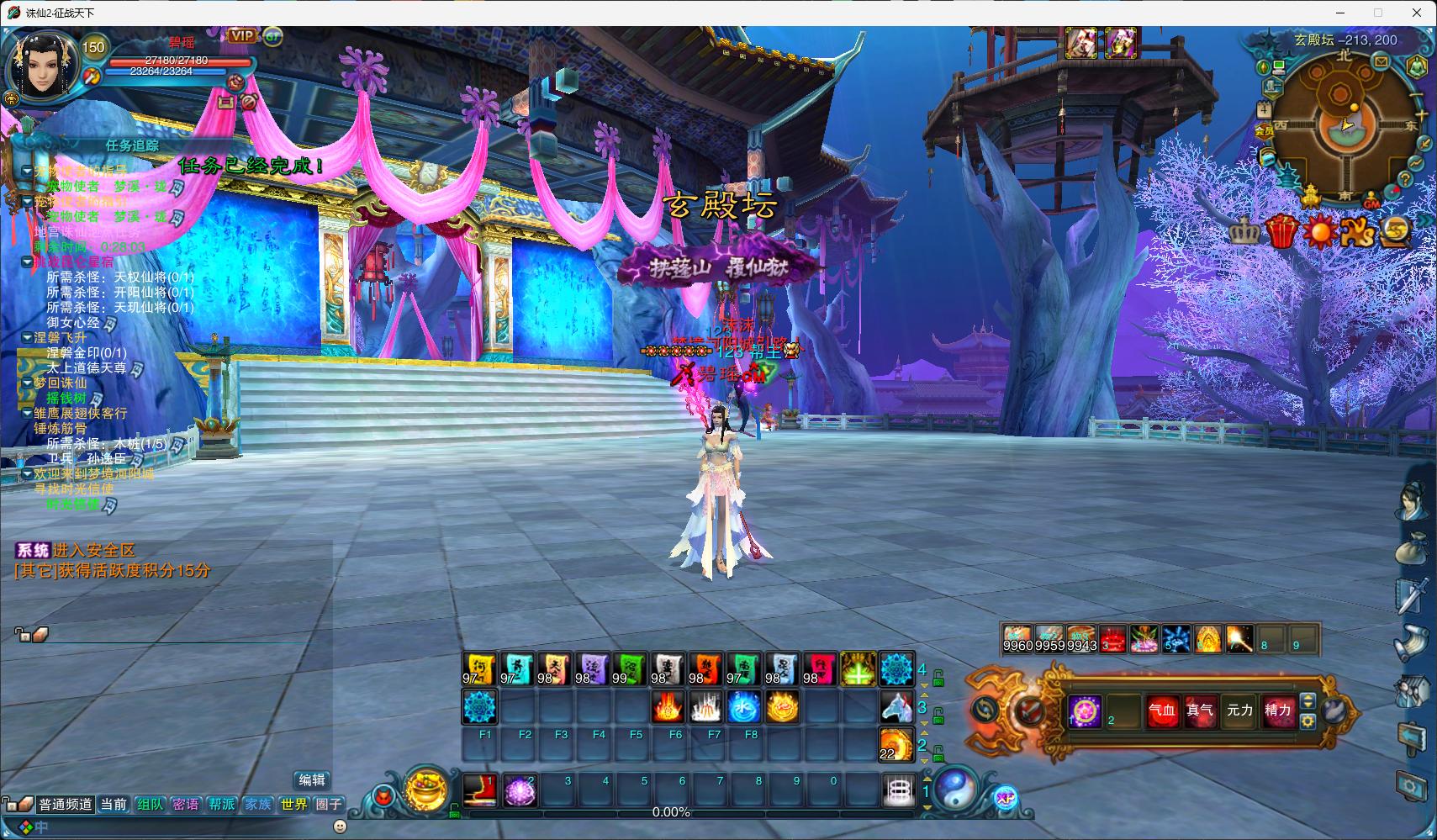Image resolution: width=1437 pixels, height=840 pixels.
Task: Switch chat to the 世界 (World) channel tab
Action: click(293, 805)
